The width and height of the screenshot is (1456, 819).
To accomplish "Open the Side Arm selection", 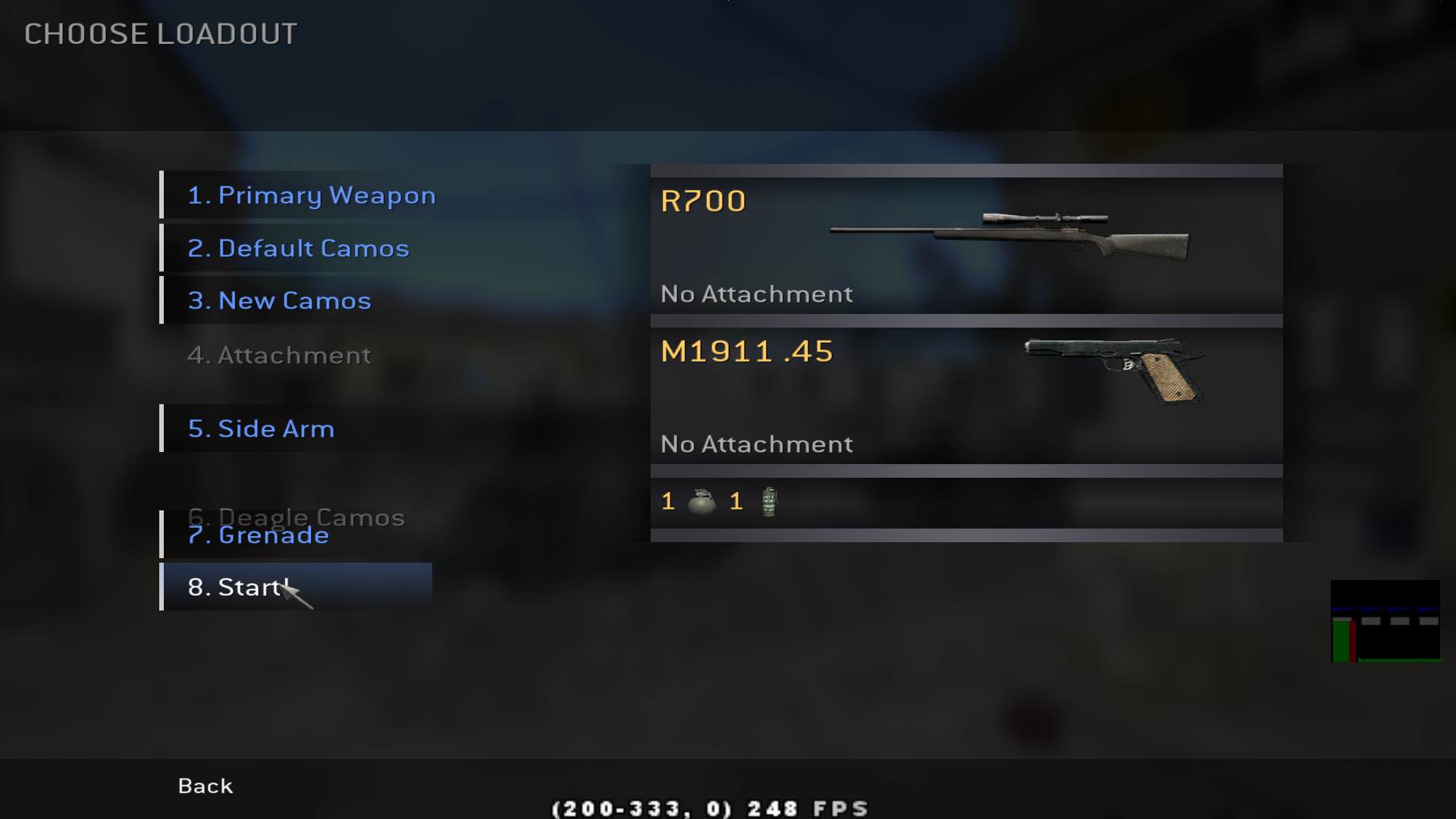I will tap(261, 429).
